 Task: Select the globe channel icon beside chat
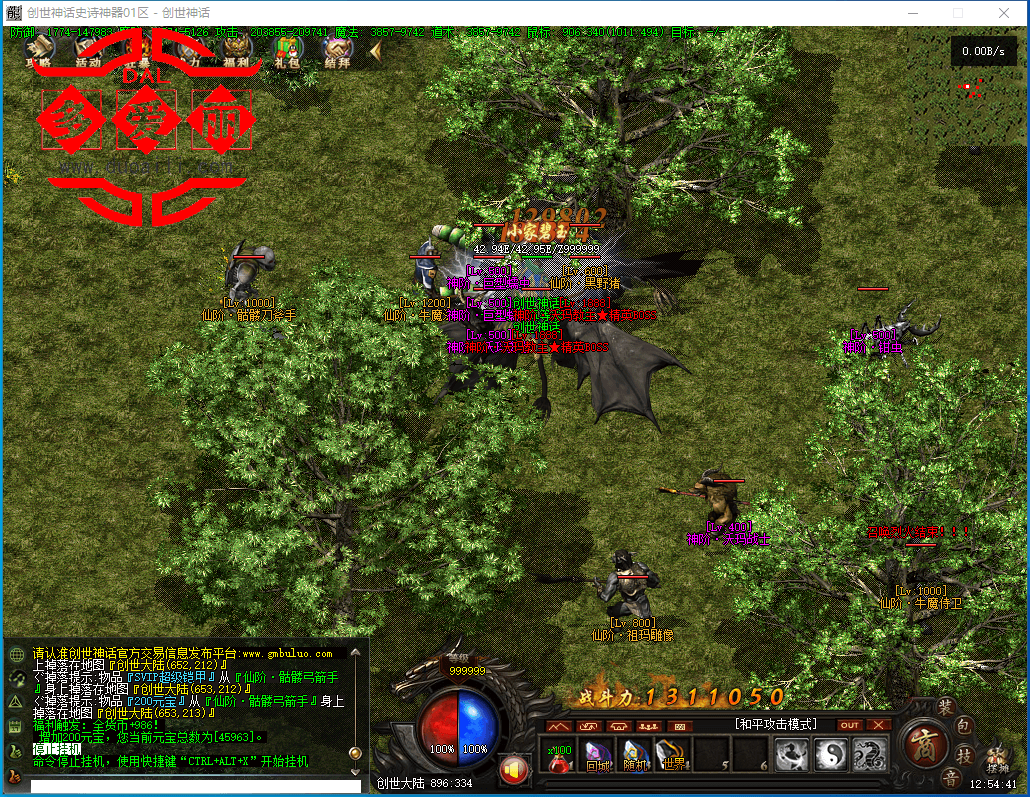[x=16, y=654]
